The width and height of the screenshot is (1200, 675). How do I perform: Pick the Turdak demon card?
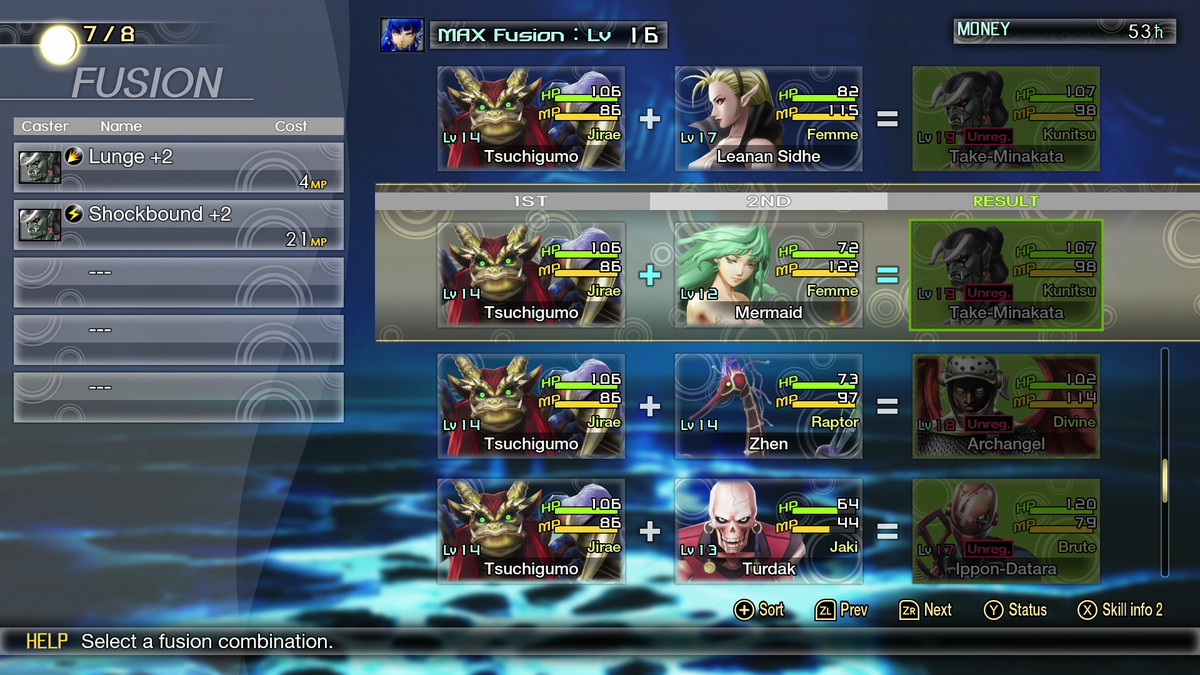pyautogui.click(x=768, y=531)
